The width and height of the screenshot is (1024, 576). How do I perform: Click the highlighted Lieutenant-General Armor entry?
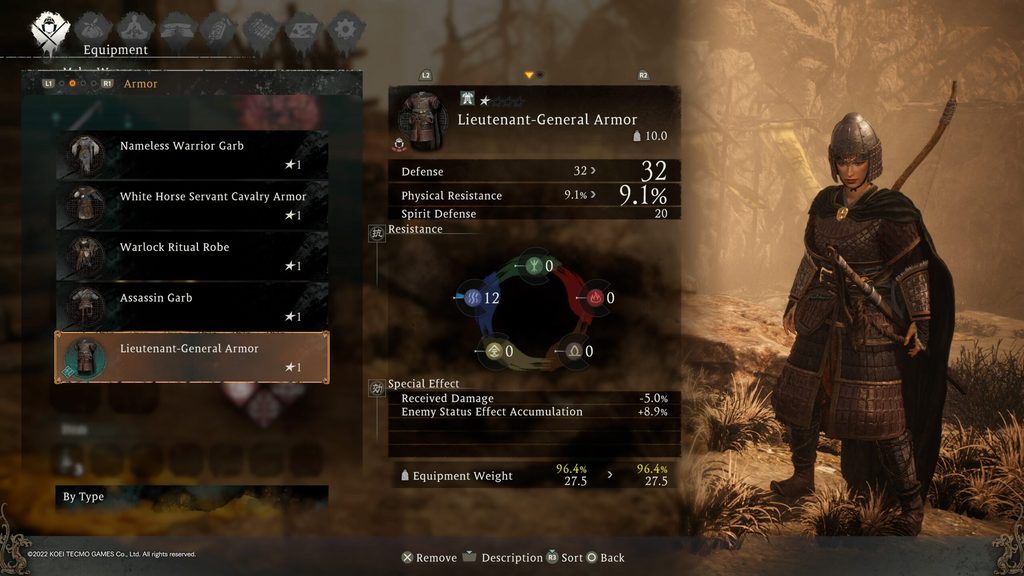click(x=192, y=358)
